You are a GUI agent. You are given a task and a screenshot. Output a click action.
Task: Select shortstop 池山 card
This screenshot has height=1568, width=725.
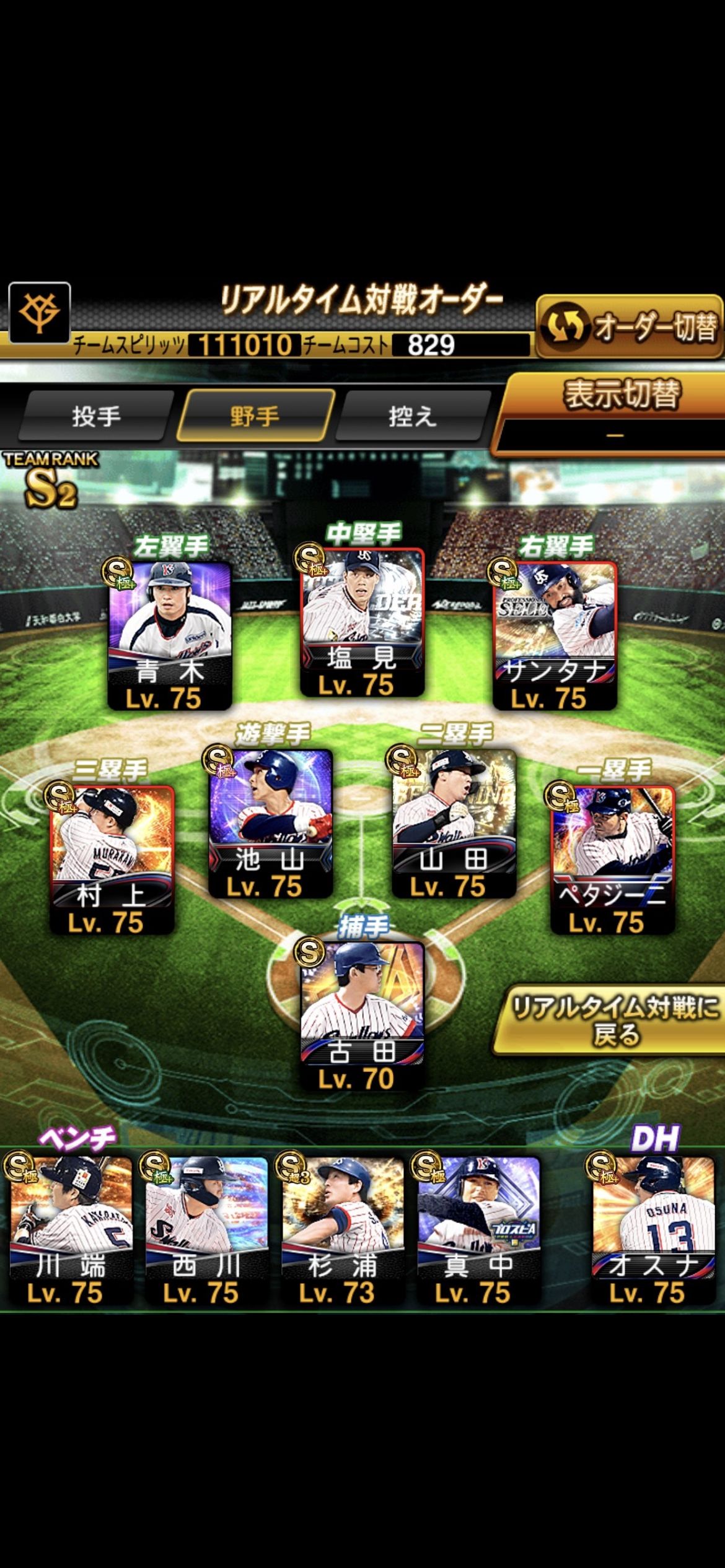[270, 822]
